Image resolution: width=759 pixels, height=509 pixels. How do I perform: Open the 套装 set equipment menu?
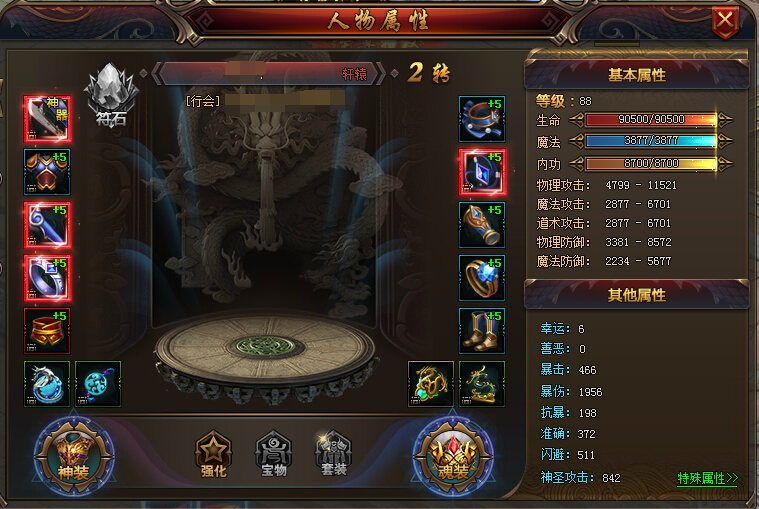click(331, 455)
